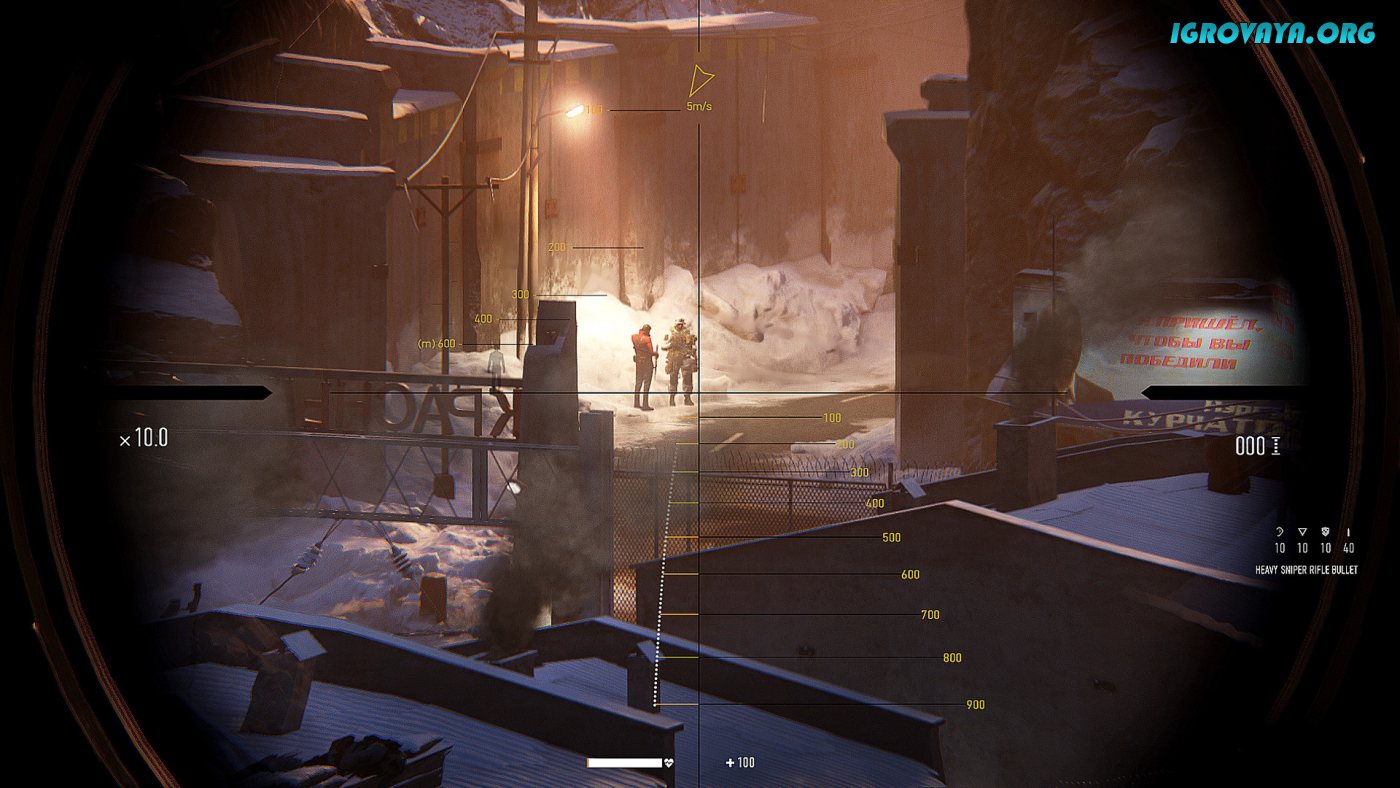Select the shield-shaped ammo type icon
1400x788 pixels.
1326,532
